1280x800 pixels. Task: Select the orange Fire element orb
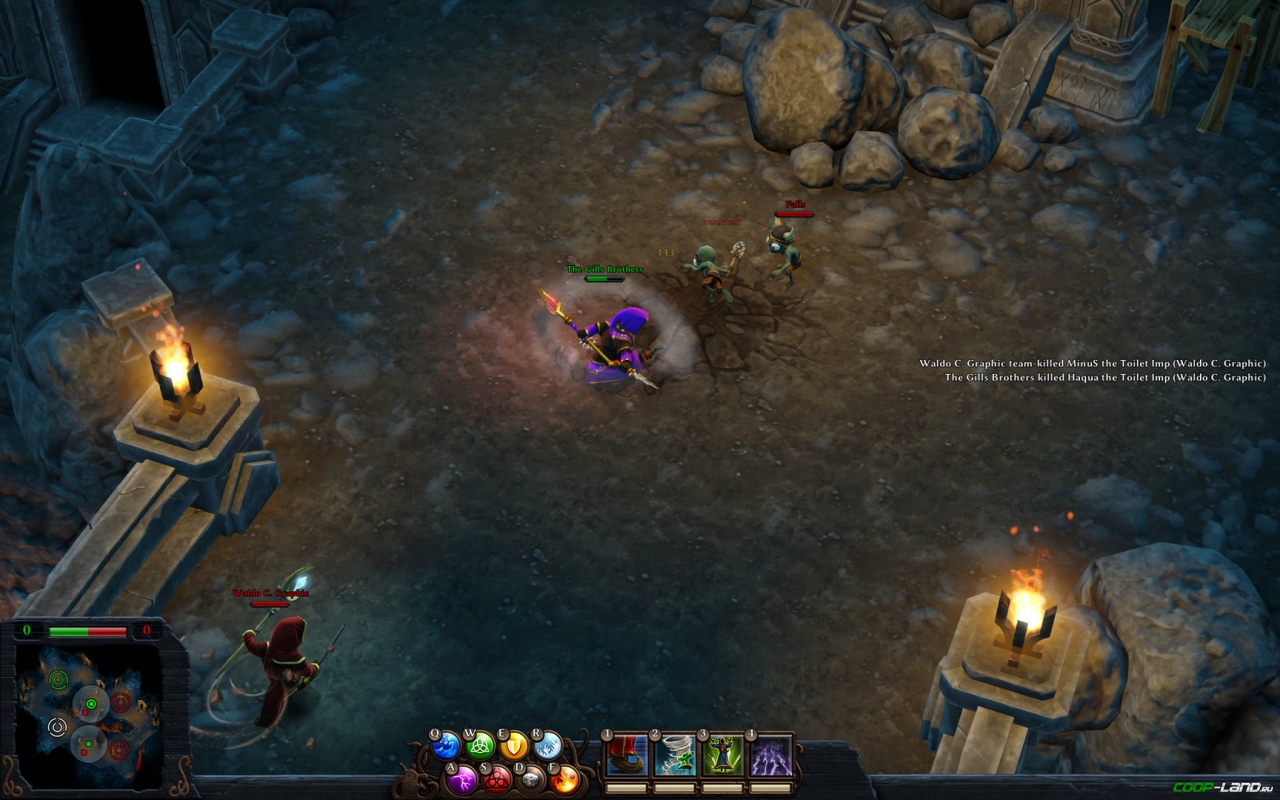coord(565,779)
